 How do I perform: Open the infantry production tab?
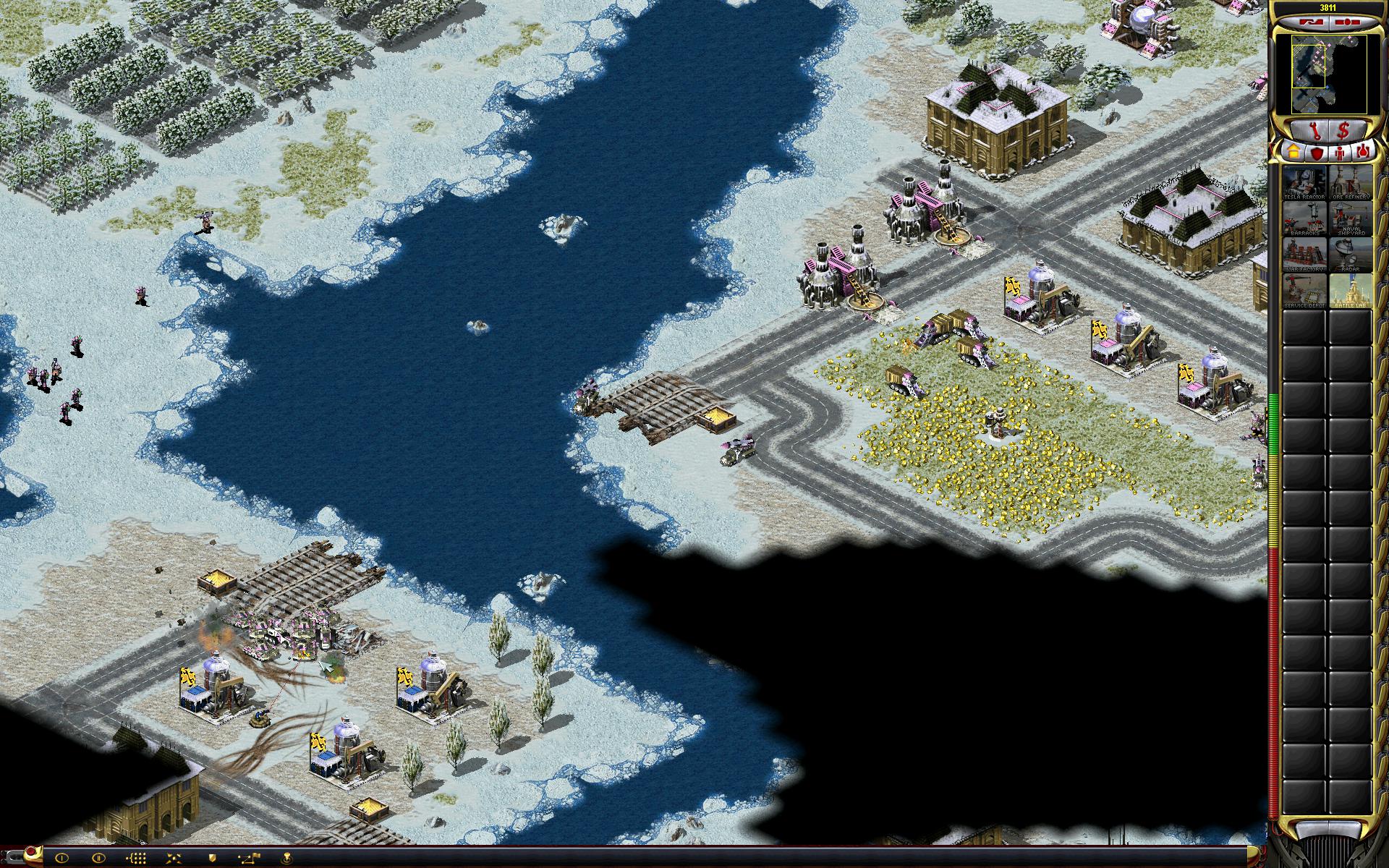coord(1340,153)
